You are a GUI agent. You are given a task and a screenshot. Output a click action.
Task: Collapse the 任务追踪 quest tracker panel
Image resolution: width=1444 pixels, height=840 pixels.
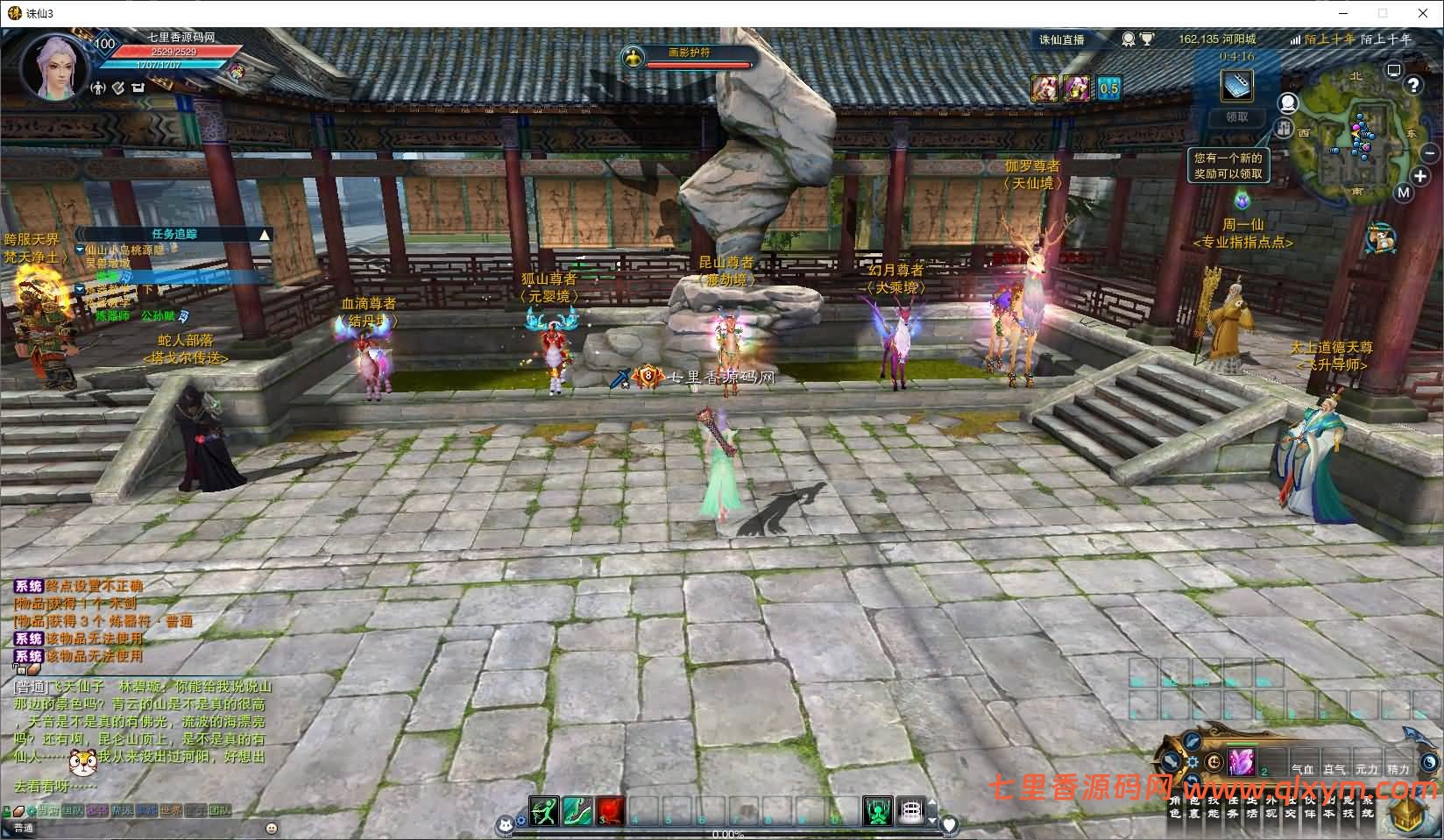pos(263,234)
